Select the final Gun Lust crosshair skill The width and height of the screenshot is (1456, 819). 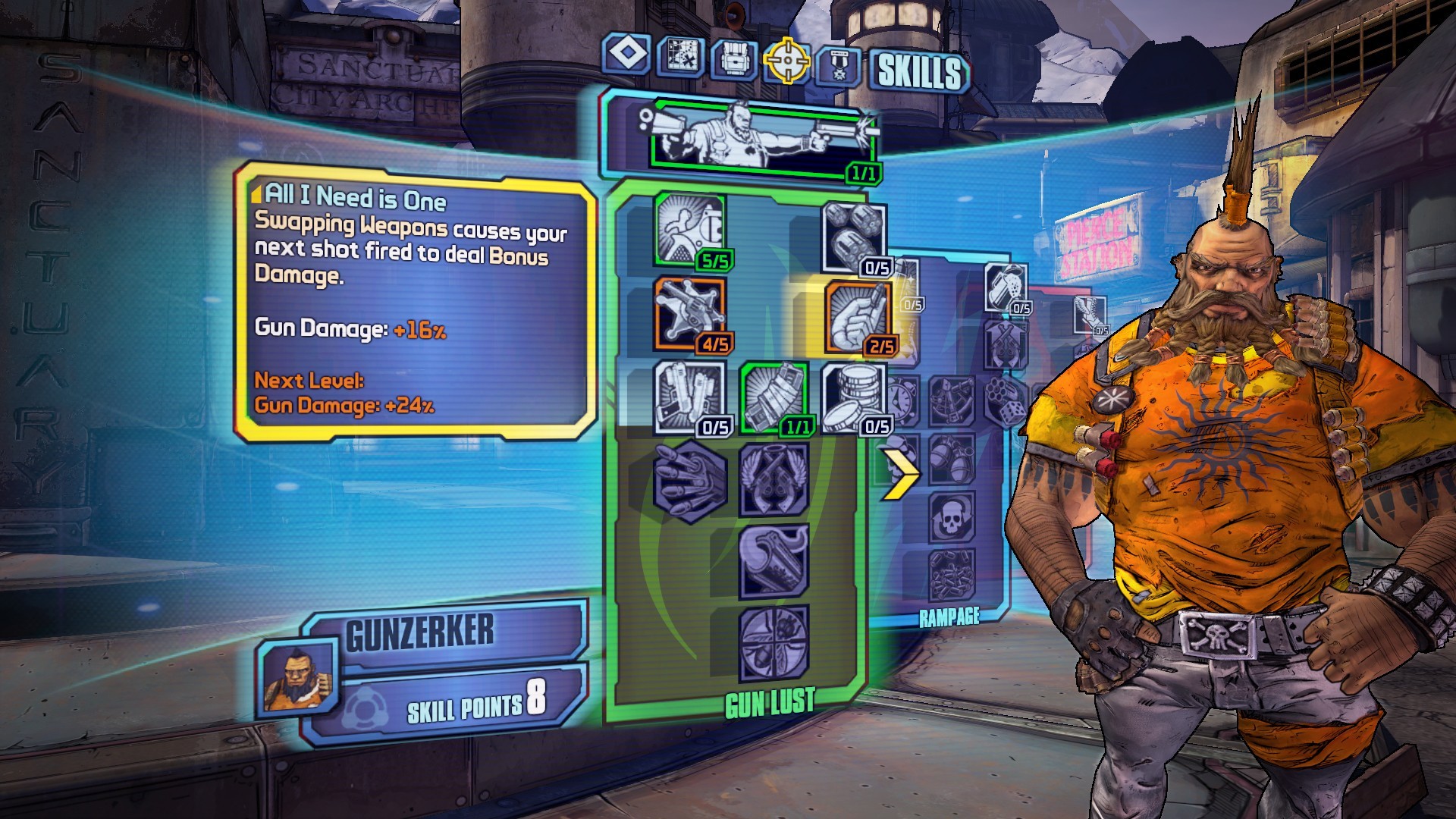[773, 644]
